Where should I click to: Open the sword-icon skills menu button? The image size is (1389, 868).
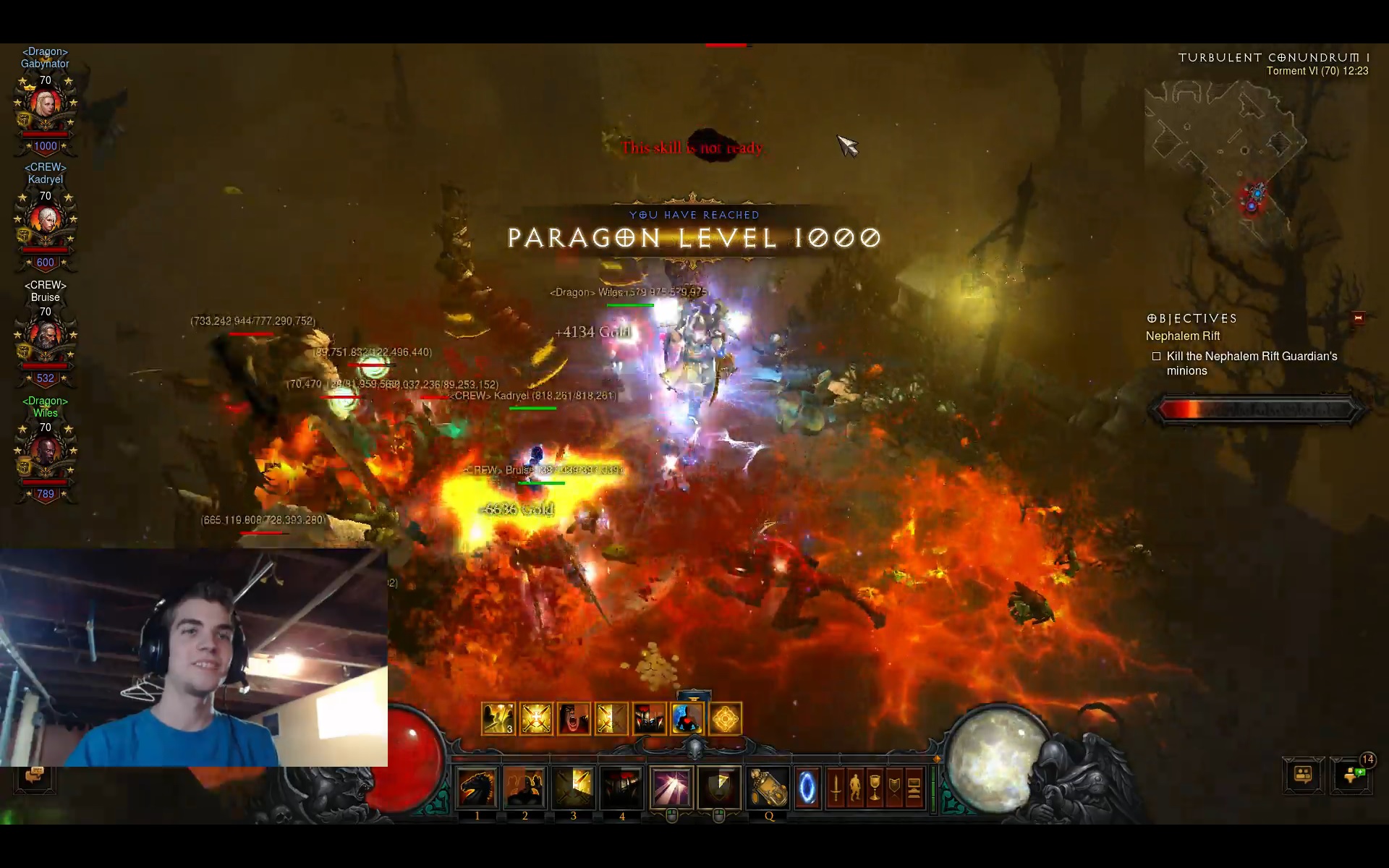[836, 788]
